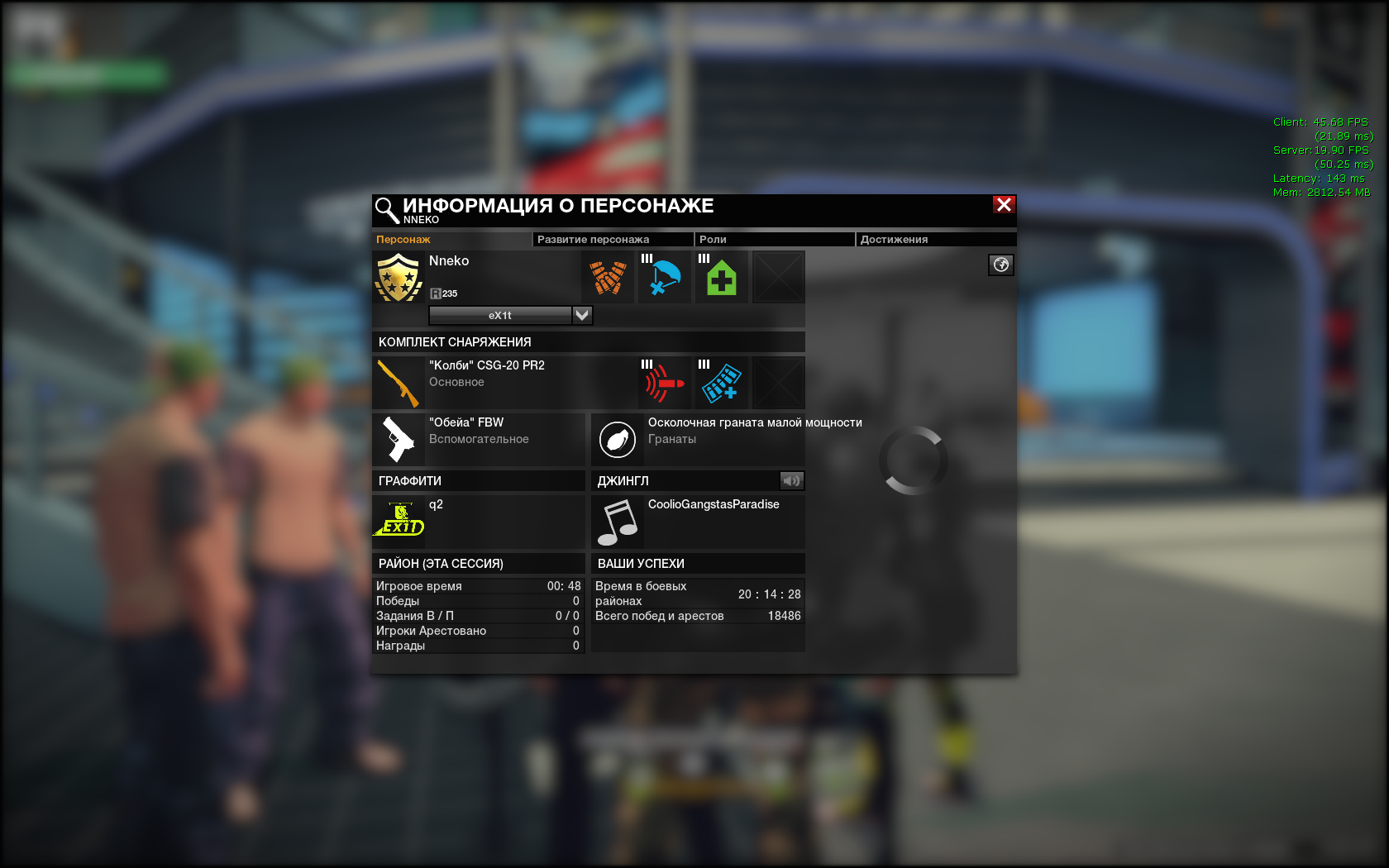Select the orange gloves modification icon
Image resolution: width=1389 pixels, height=868 pixels.
(x=608, y=278)
